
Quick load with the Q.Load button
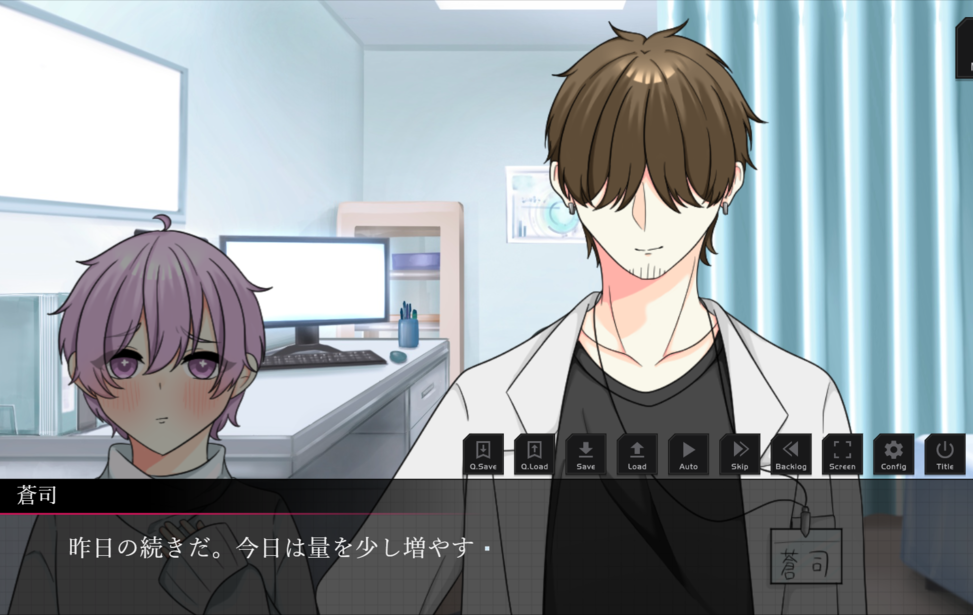tap(534, 454)
